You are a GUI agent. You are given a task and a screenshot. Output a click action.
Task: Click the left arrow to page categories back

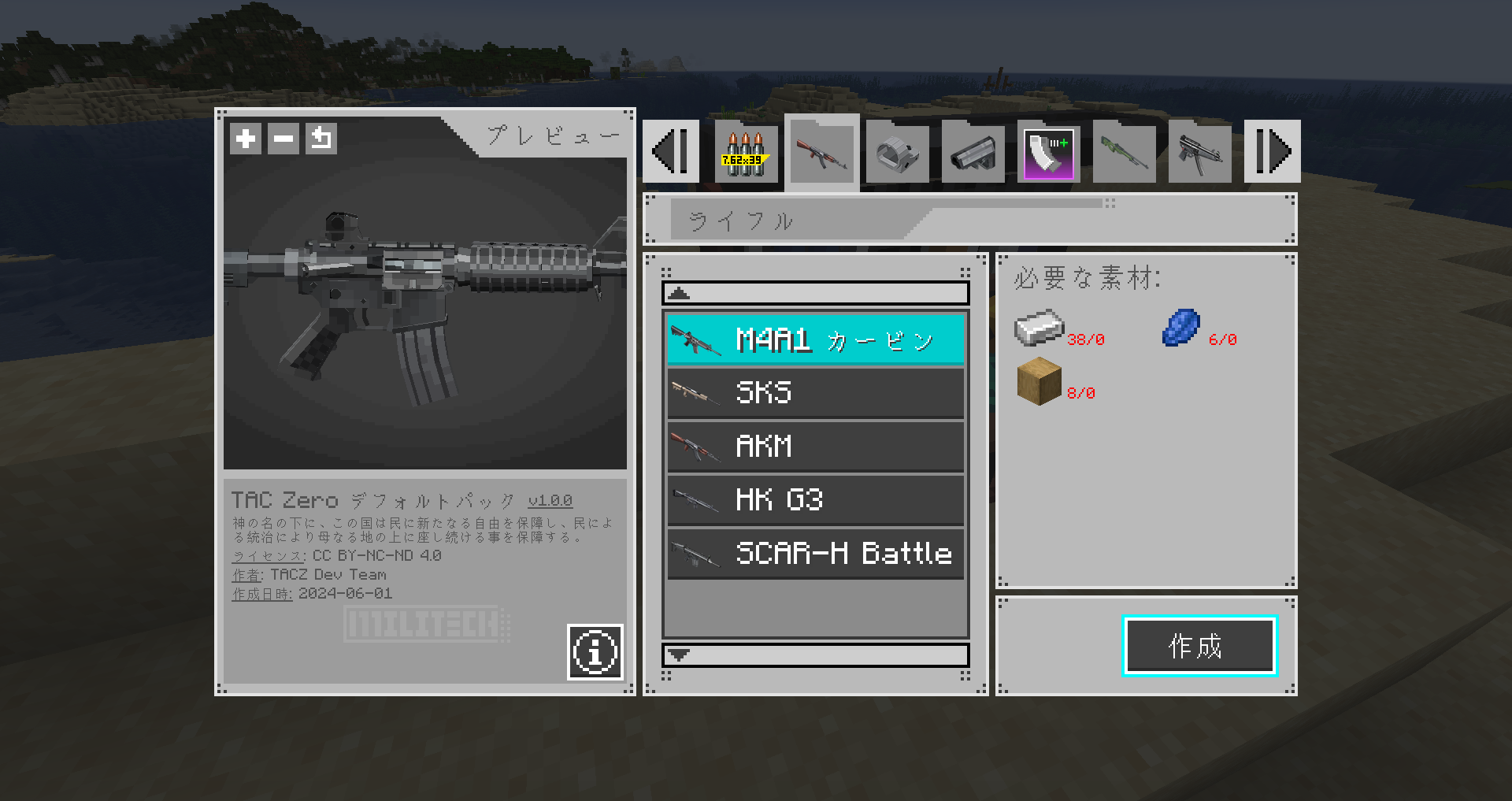[x=670, y=151]
